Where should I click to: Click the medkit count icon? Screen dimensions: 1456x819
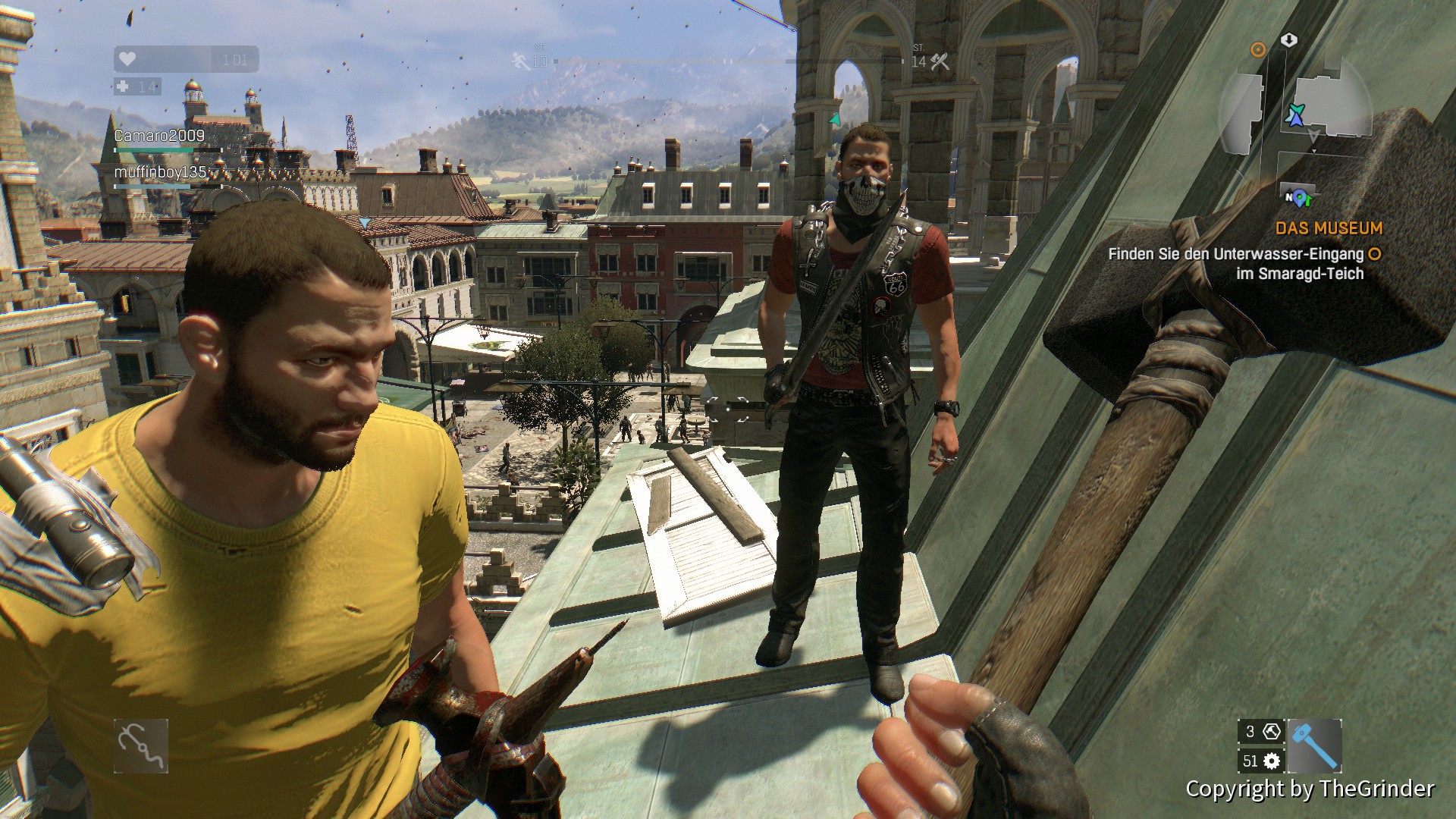click(123, 86)
